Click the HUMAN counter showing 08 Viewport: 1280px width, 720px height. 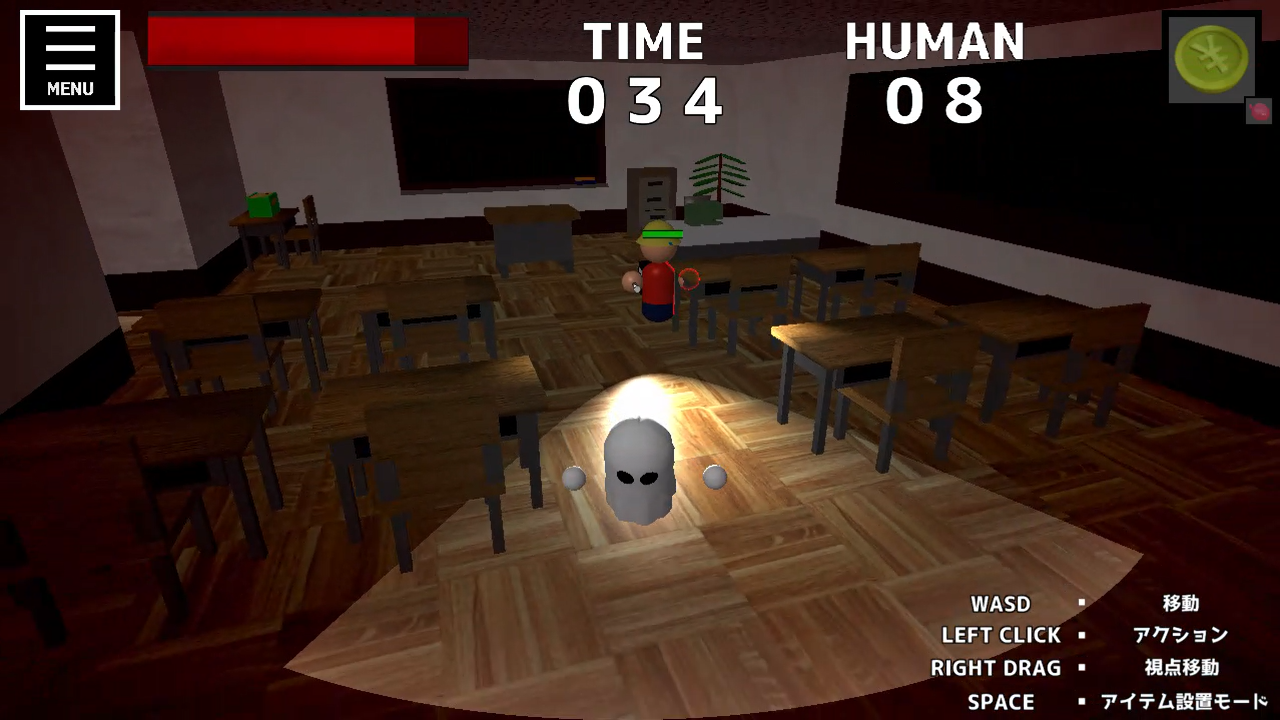935,100
